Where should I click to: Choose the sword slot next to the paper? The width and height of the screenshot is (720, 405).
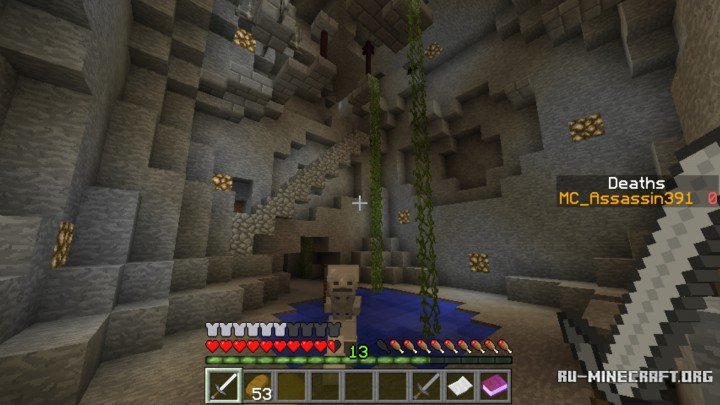(x=427, y=386)
